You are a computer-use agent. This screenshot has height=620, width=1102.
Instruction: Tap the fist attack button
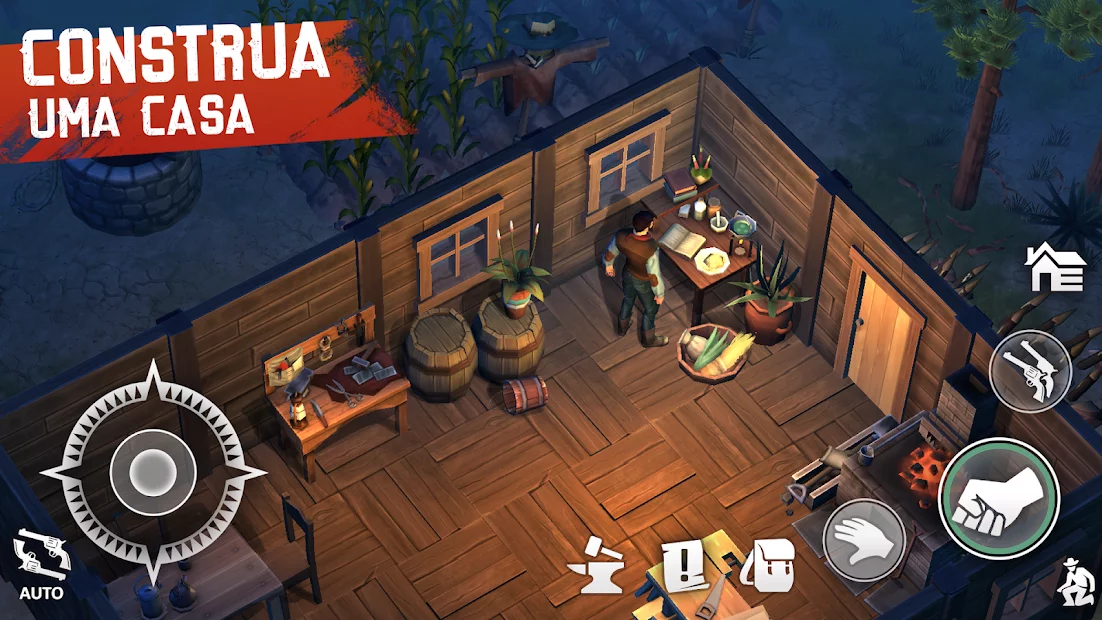(x=998, y=497)
